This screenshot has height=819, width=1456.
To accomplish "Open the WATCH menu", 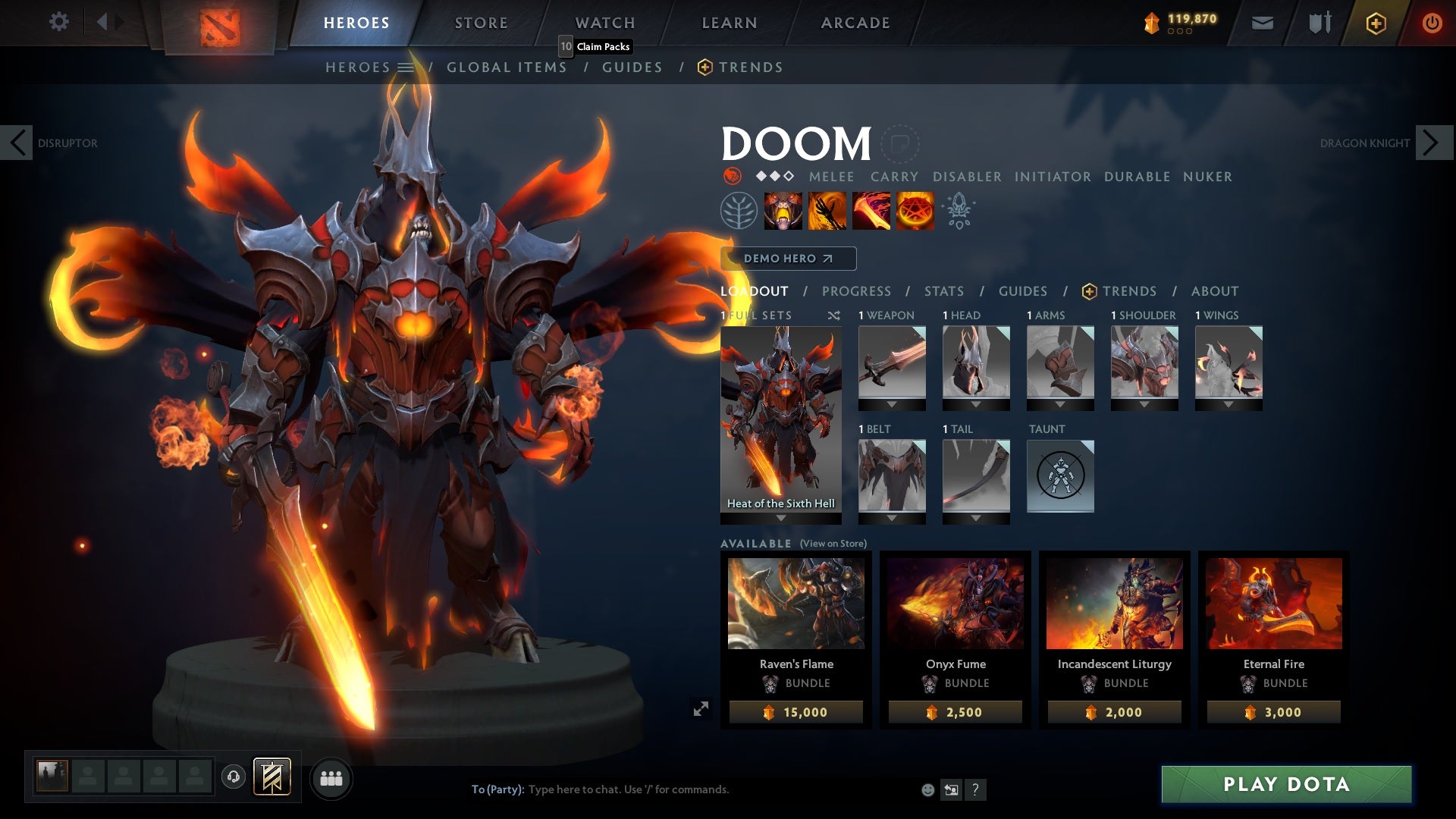I will [x=605, y=23].
